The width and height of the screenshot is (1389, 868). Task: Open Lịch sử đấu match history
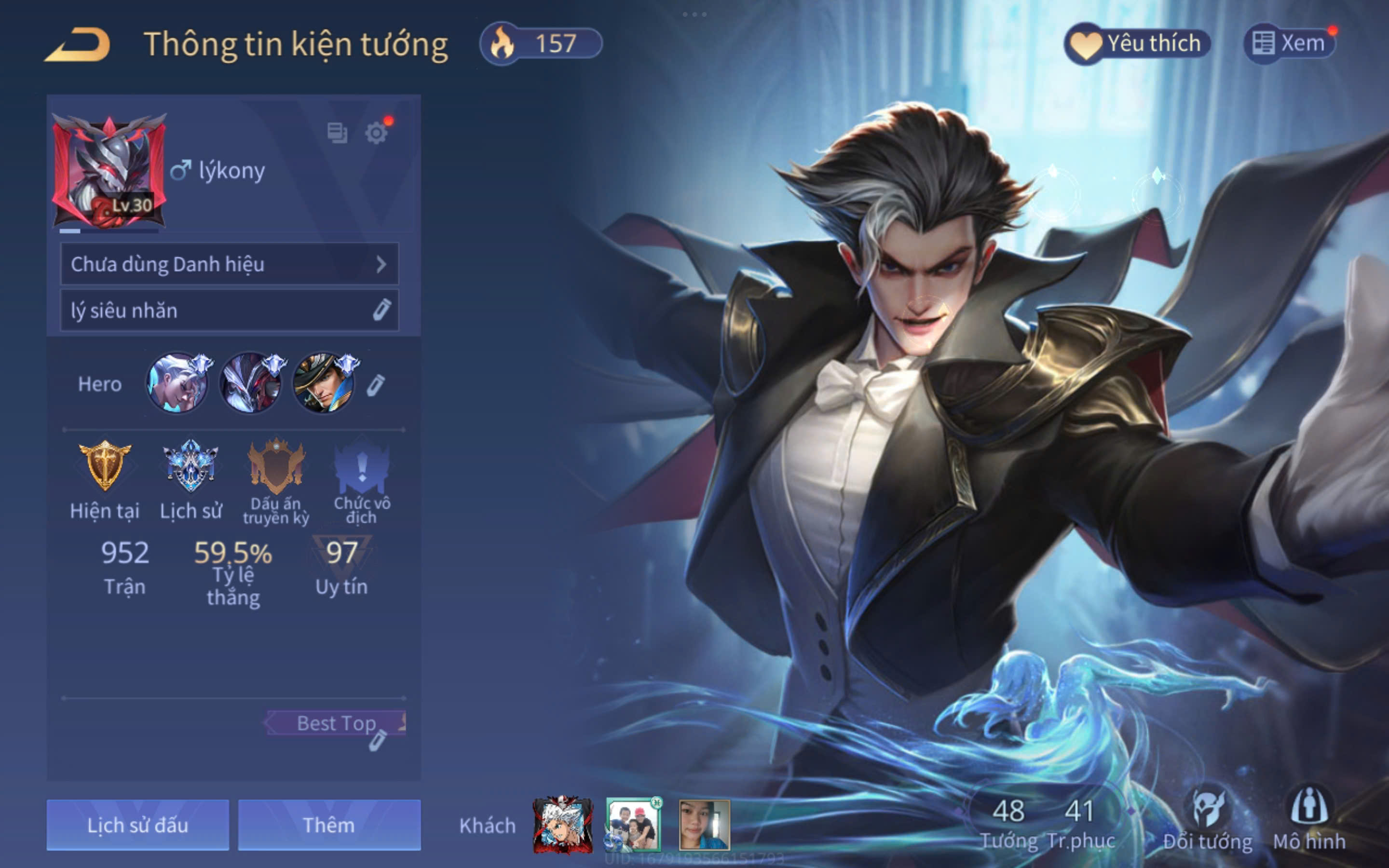point(138,825)
